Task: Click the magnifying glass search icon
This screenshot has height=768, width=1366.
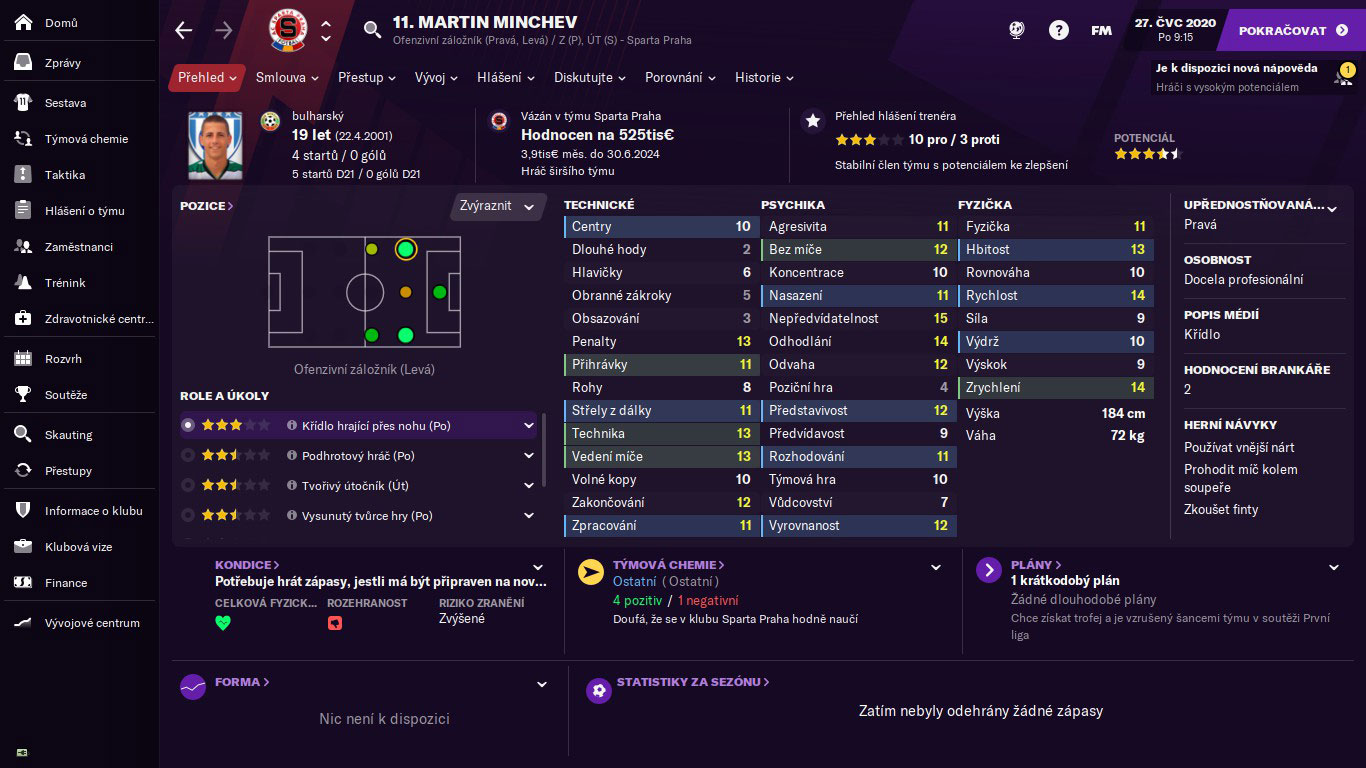Action: click(372, 30)
